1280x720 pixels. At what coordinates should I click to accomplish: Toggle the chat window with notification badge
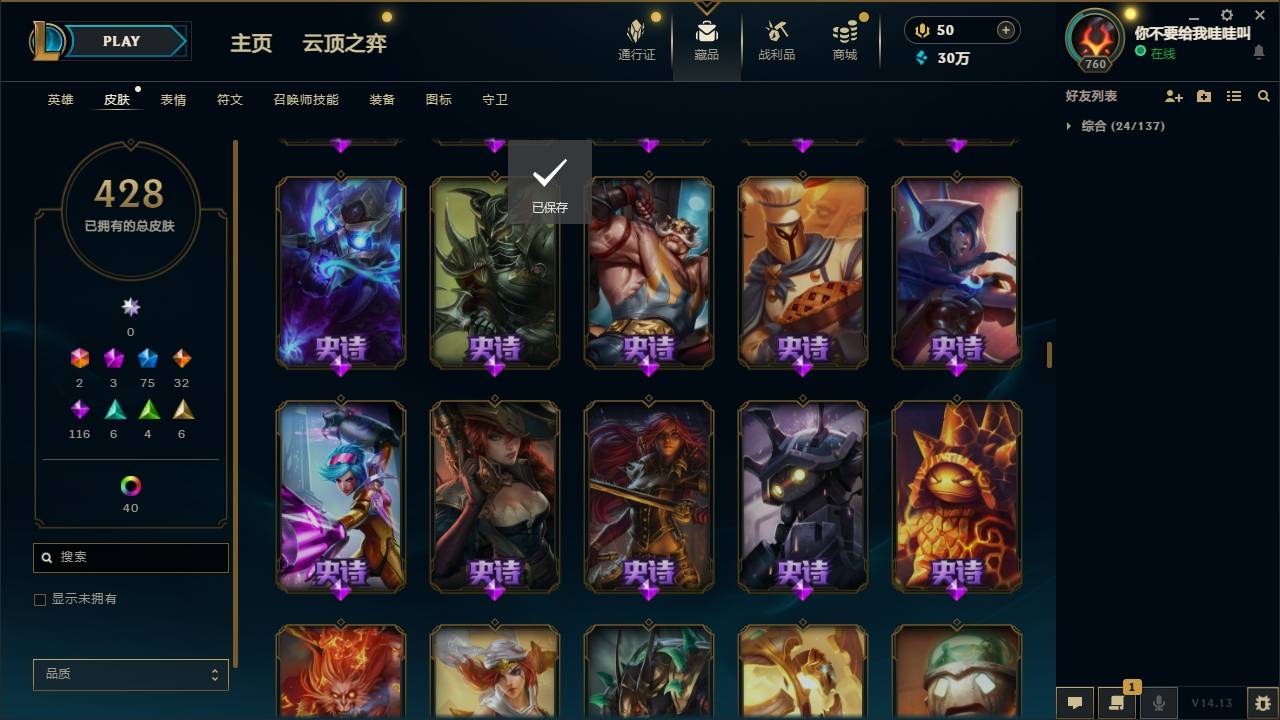pyautogui.click(x=1117, y=703)
